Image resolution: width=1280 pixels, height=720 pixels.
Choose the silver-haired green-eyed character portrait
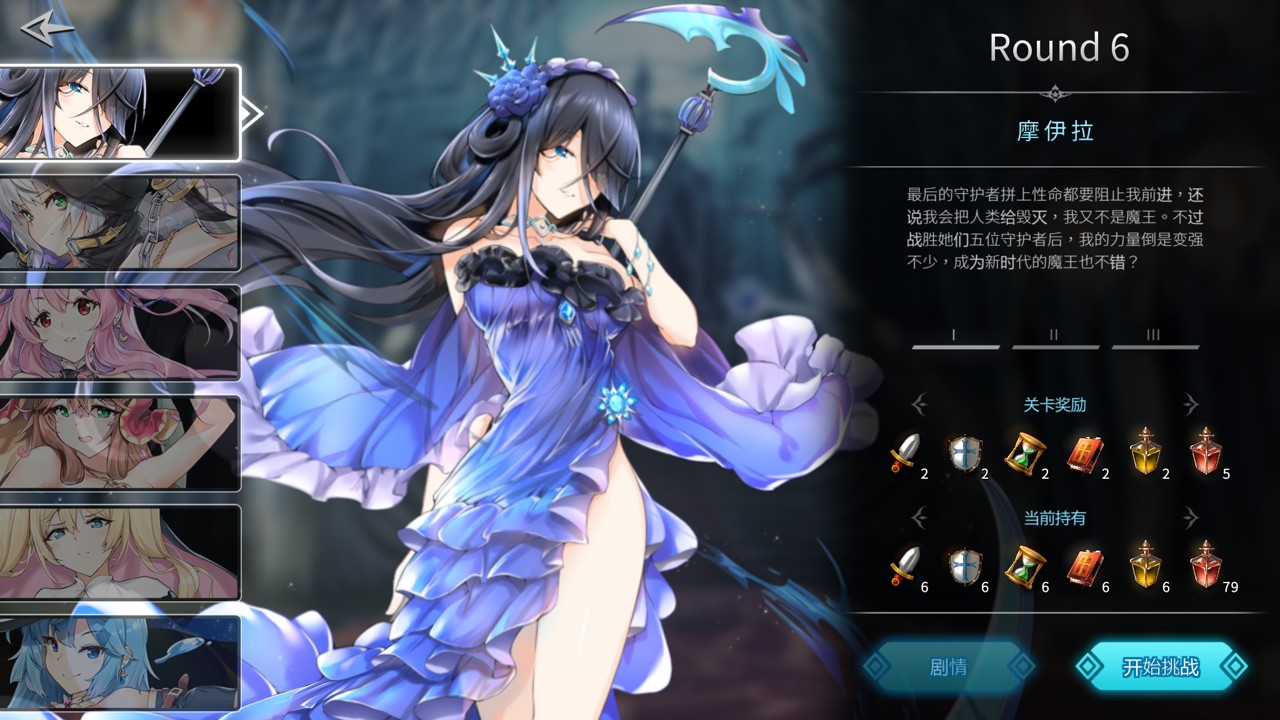120,223
